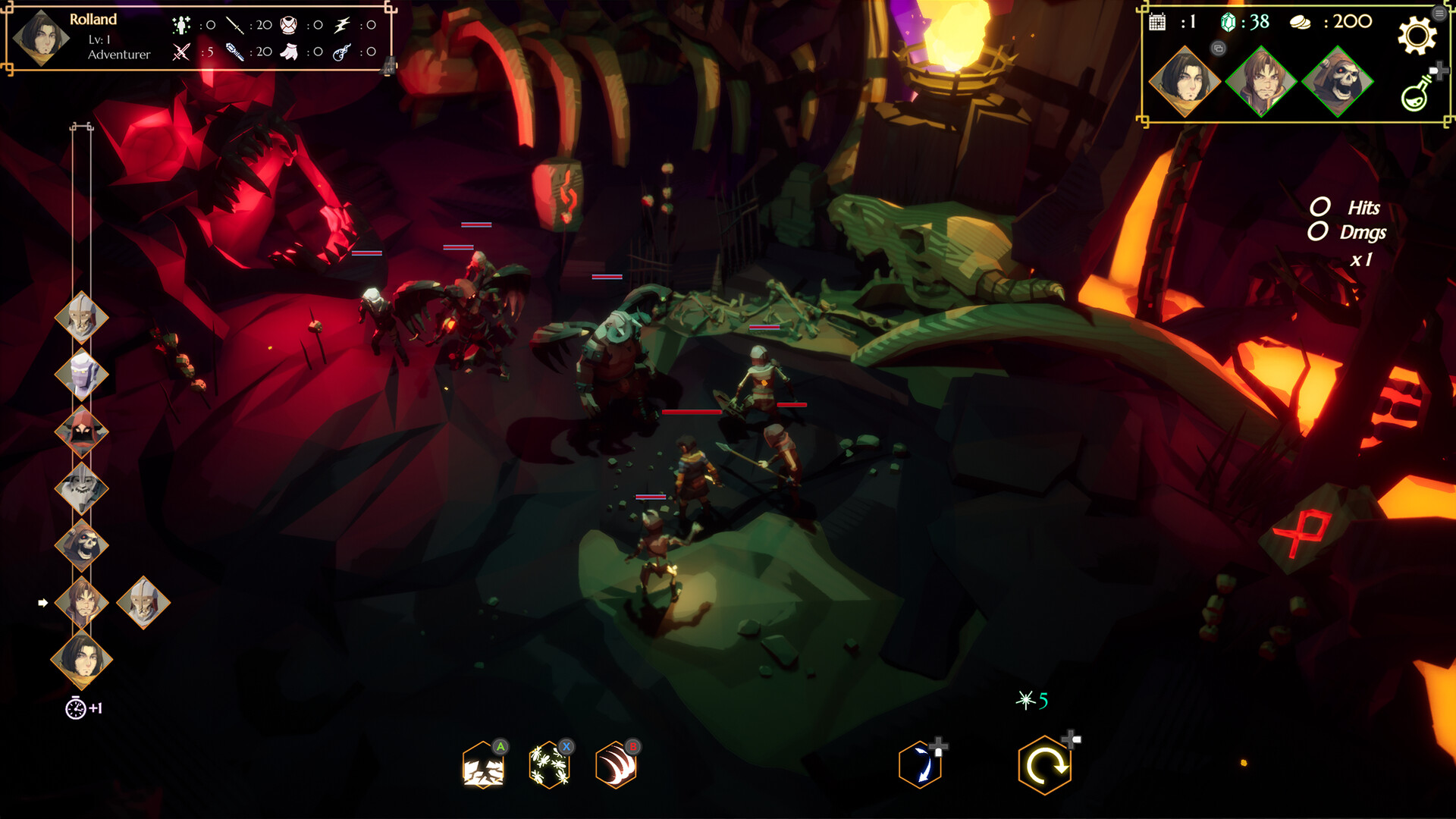Activate the insect swarm ability bound to X
Screen dimensions: 1456x819
(548, 766)
